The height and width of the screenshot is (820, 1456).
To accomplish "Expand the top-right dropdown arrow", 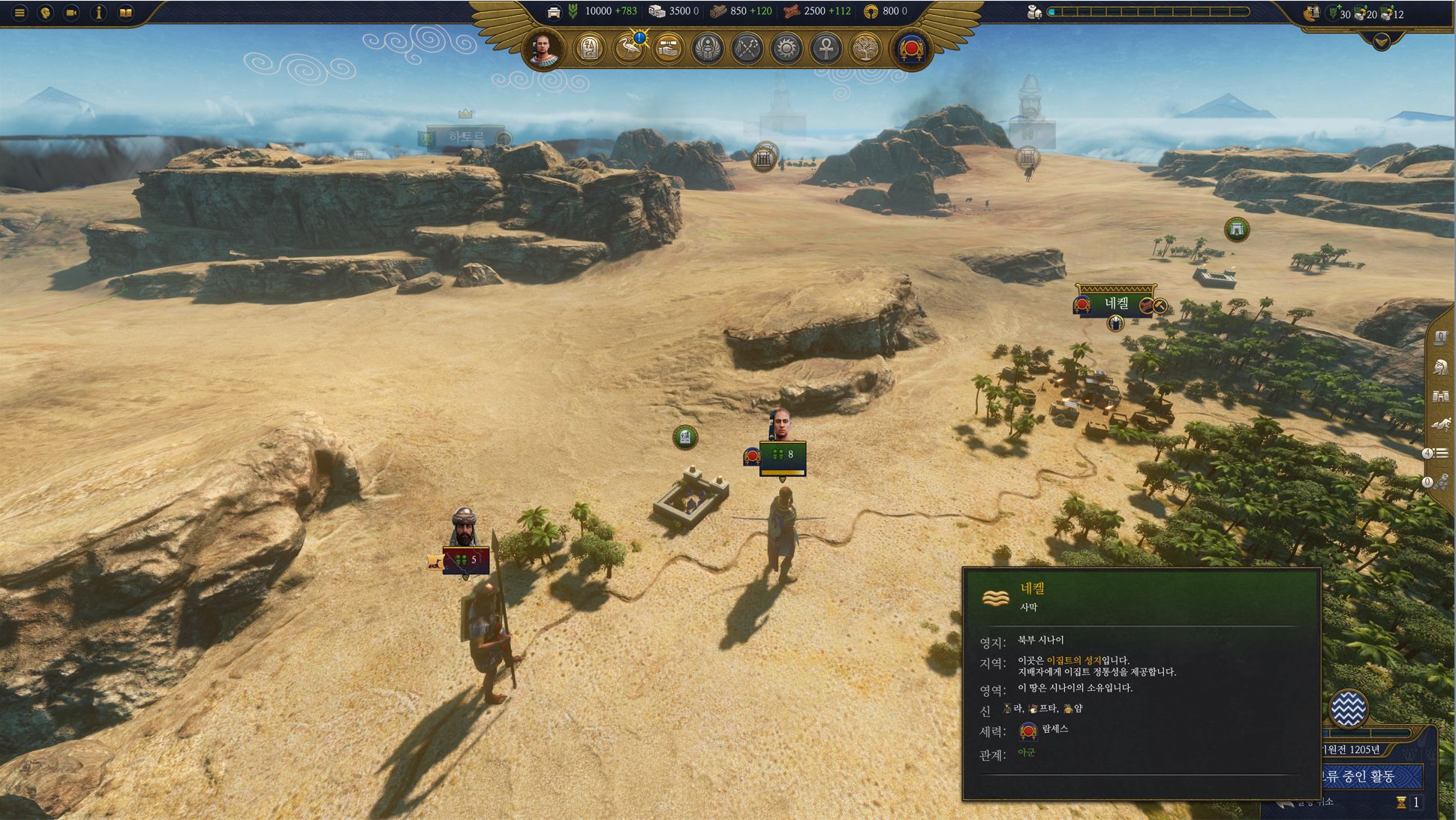I will (1381, 42).
